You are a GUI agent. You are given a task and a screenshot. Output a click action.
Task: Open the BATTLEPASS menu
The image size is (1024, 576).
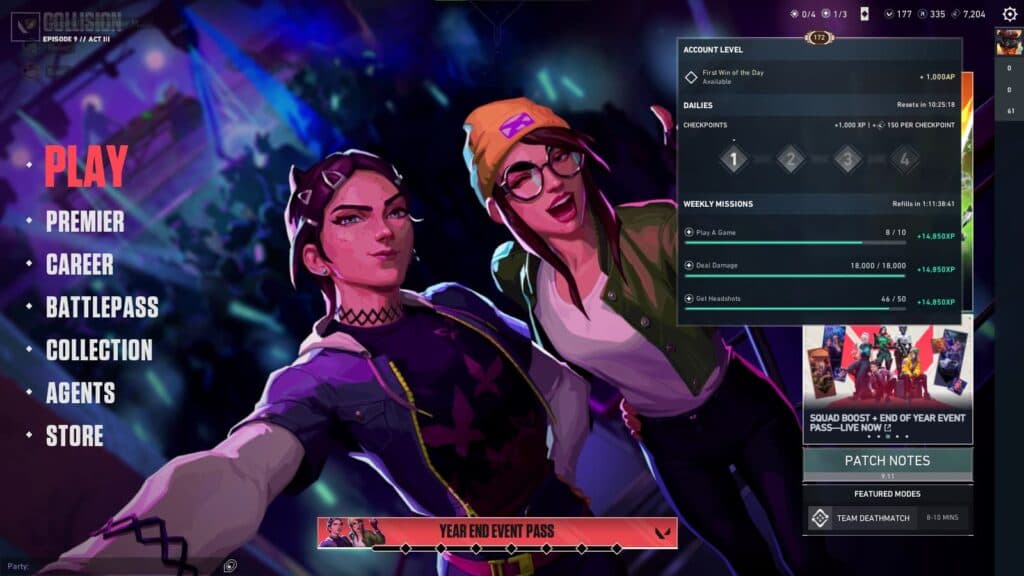pos(102,308)
